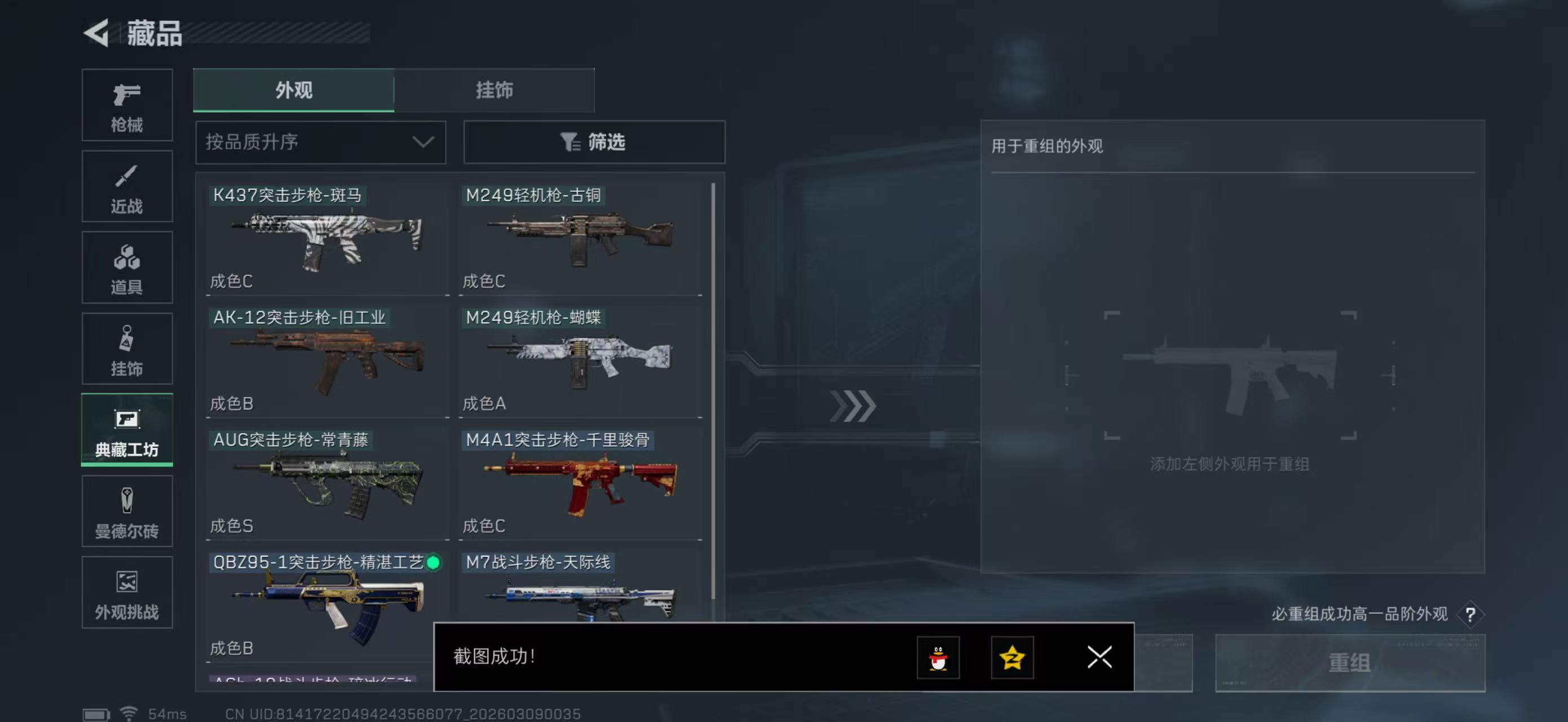Select the 枪械 category icon in the sidebar
The width and height of the screenshot is (1568, 722).
(x=127, y=105)
